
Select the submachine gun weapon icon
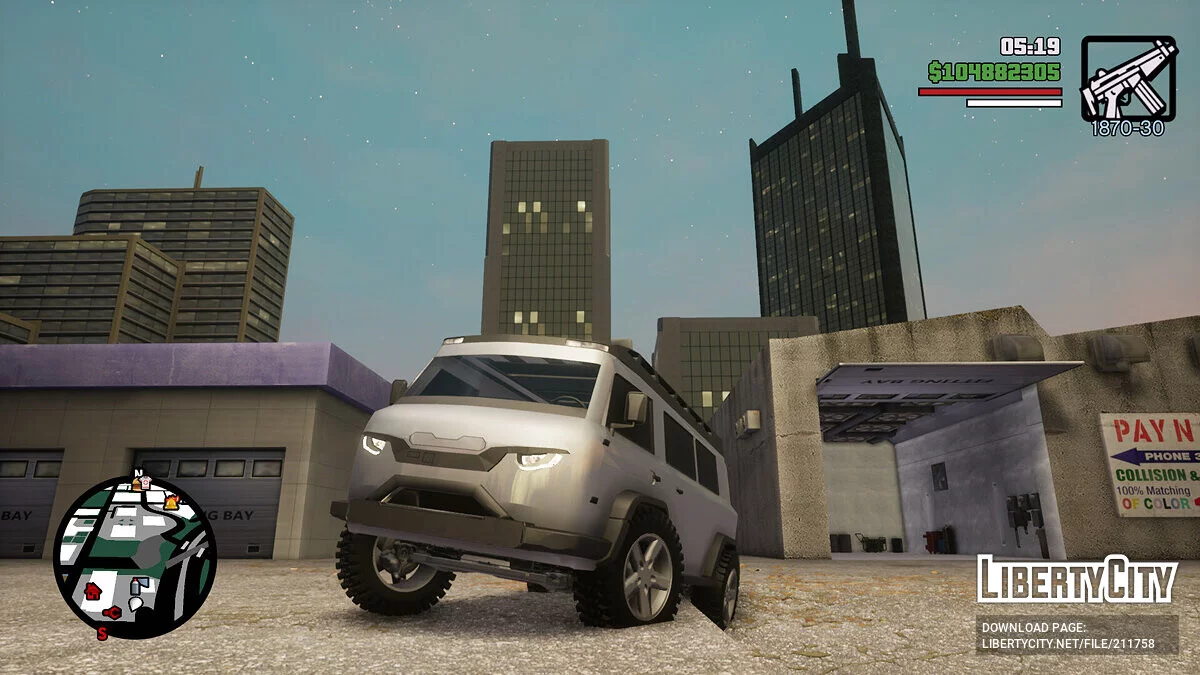(x=1127, y=78)
